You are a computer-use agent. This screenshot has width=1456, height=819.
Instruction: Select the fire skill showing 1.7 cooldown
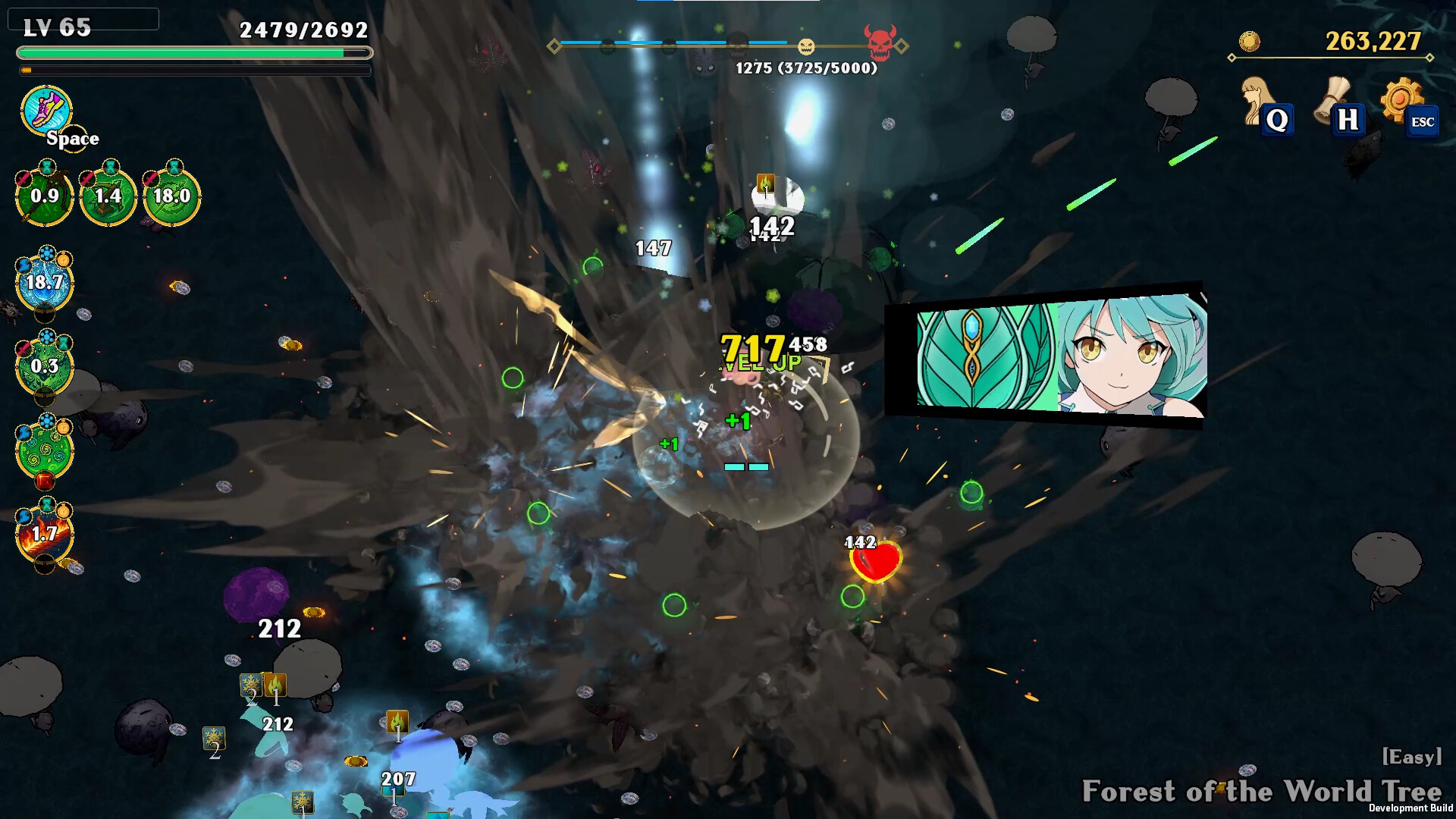44,535
